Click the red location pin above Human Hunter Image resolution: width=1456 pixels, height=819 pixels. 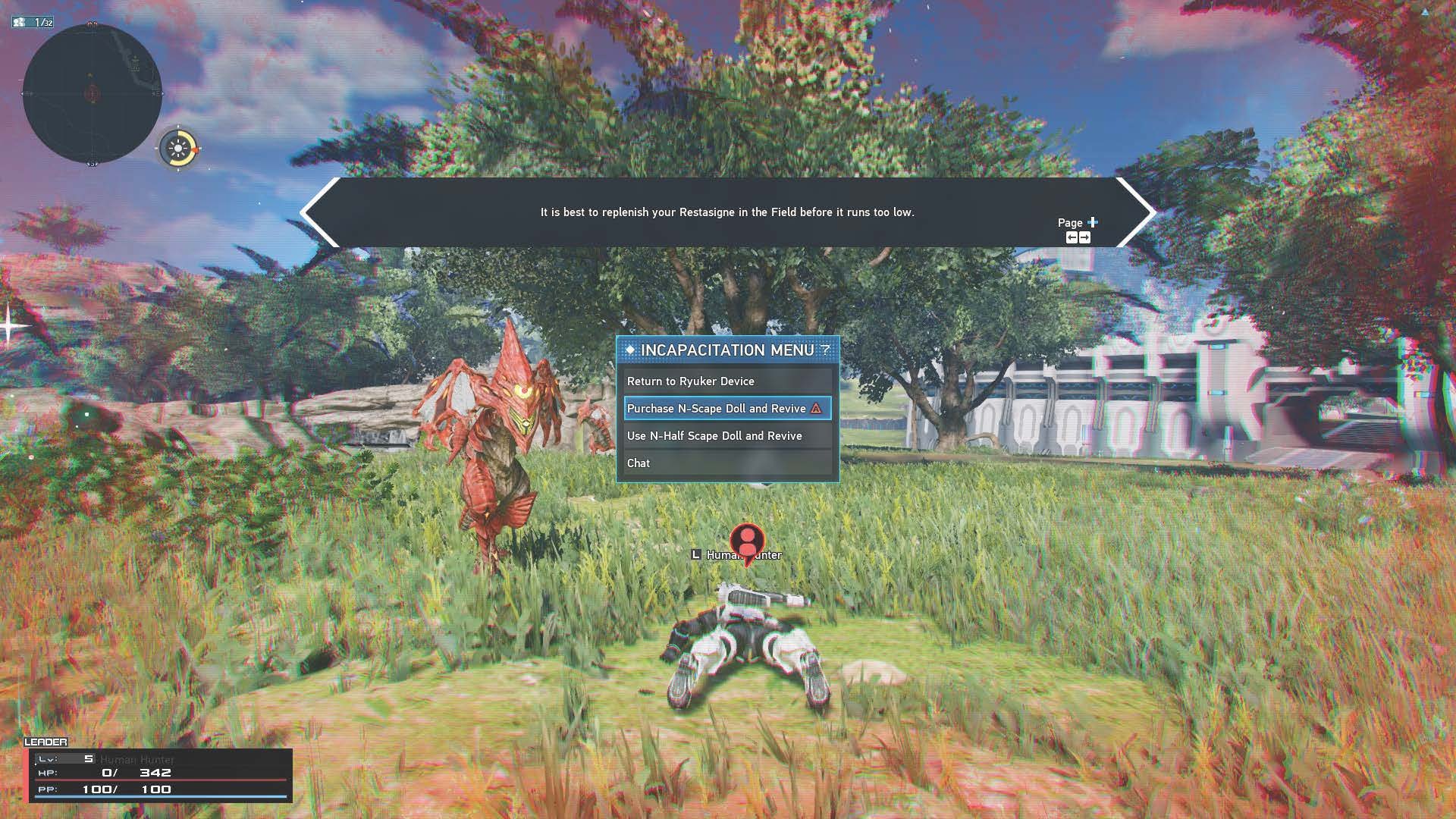coord(746,541)
